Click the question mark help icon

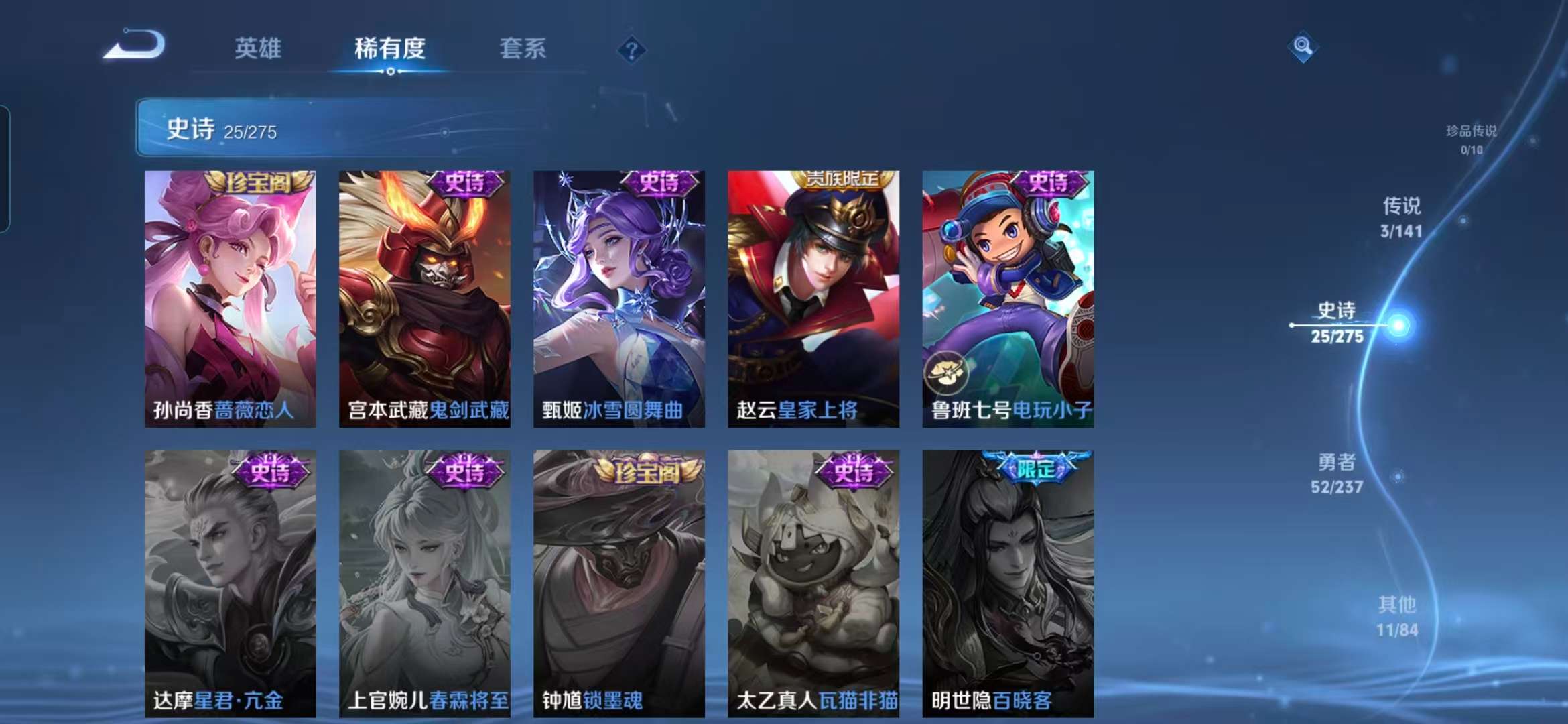pyautogui.click(x=631, y=49)
